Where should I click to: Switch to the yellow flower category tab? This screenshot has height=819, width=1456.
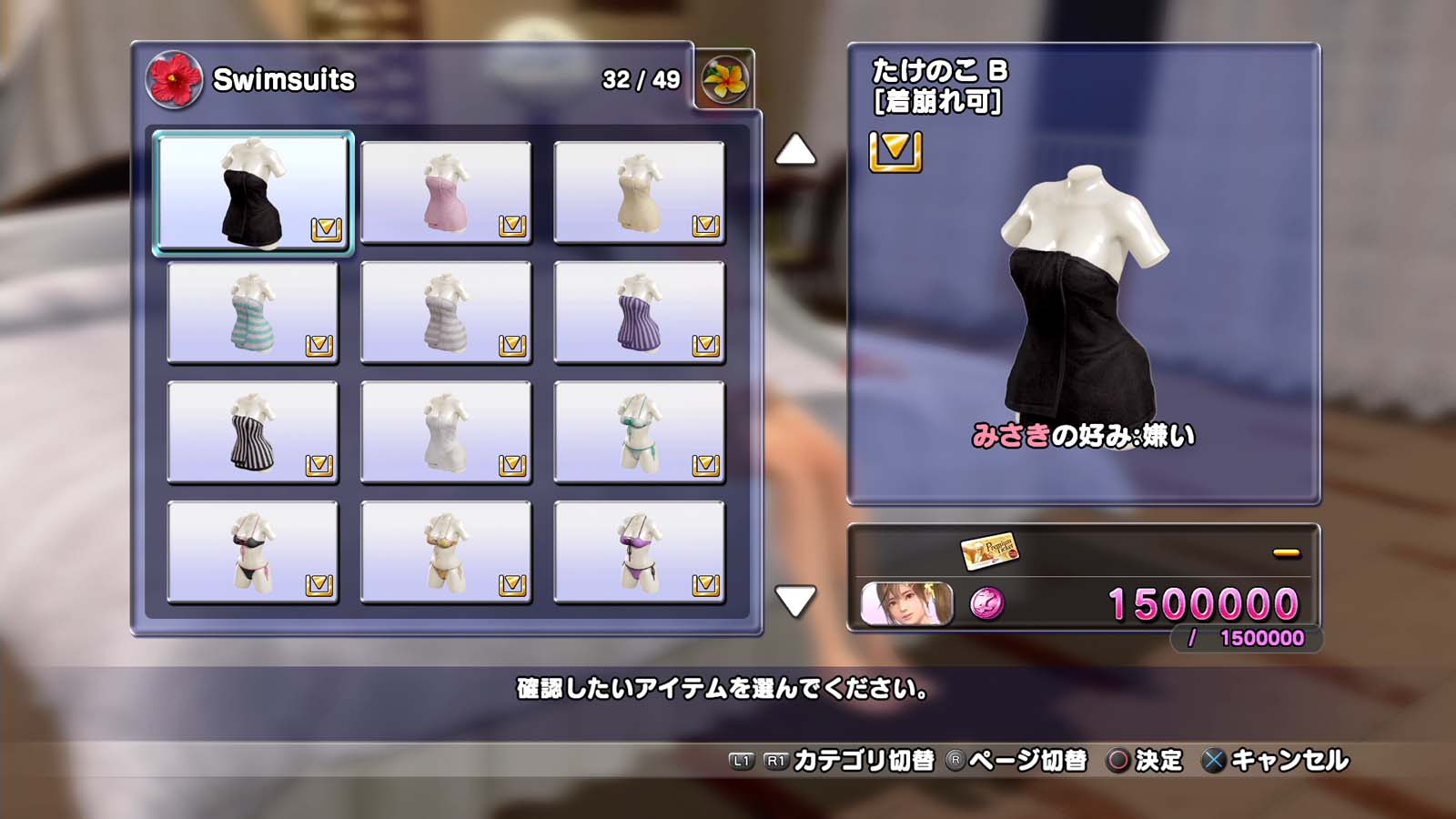(x=724, y=79)
